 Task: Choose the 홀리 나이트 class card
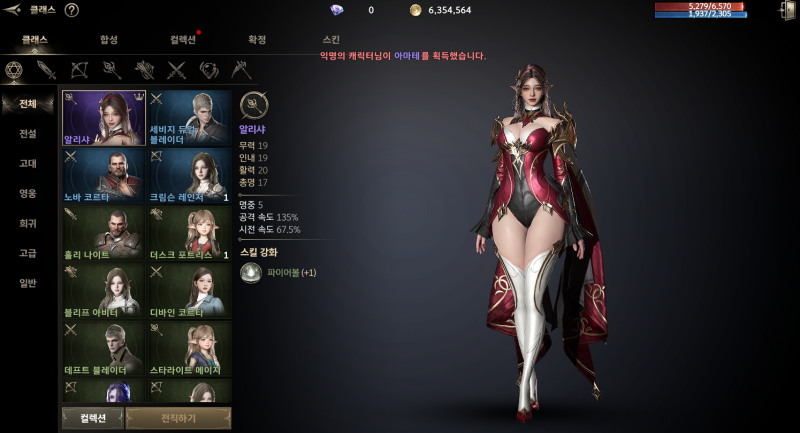(x=104, y=234)
